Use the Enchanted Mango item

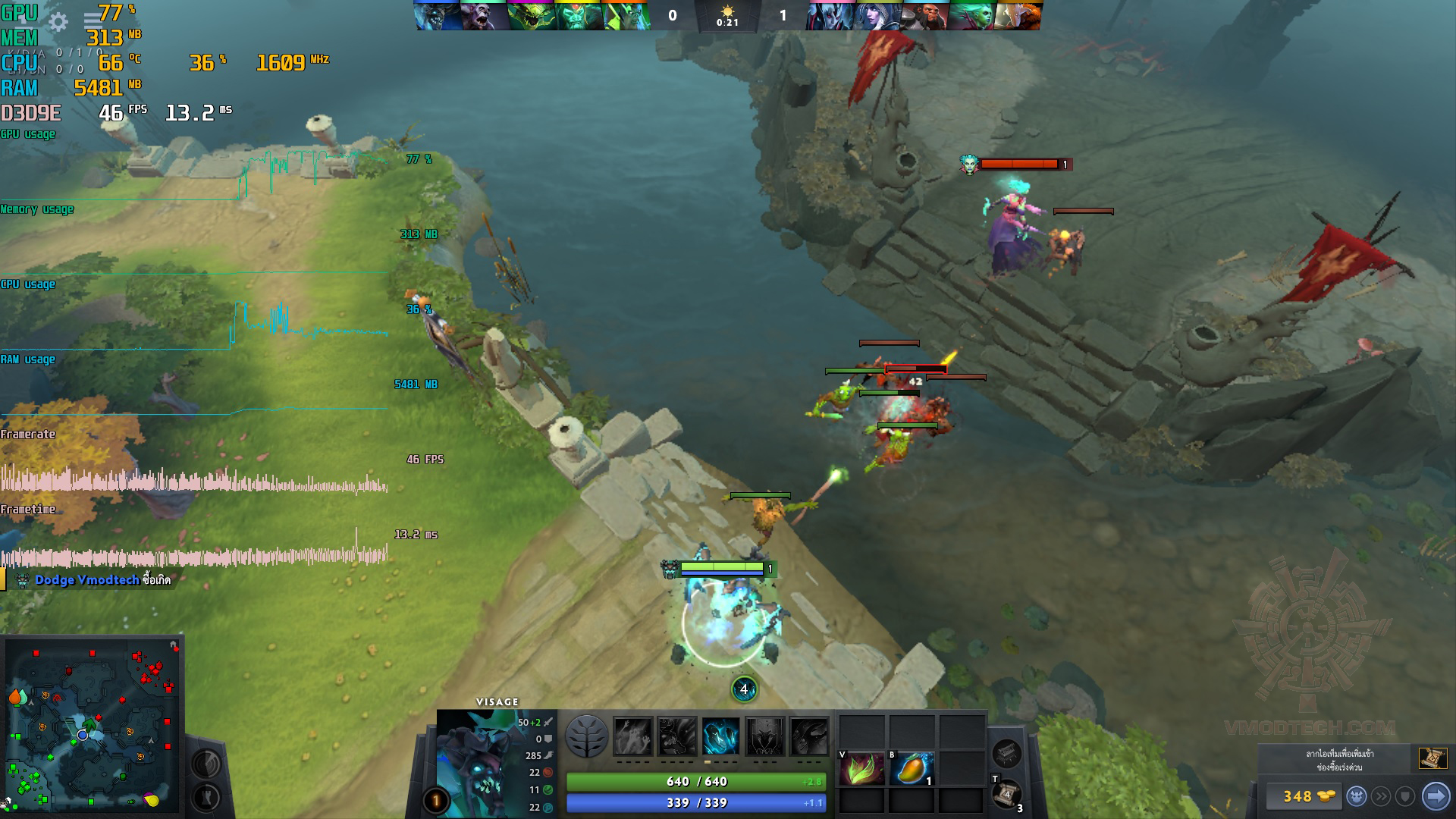point(912,769)
